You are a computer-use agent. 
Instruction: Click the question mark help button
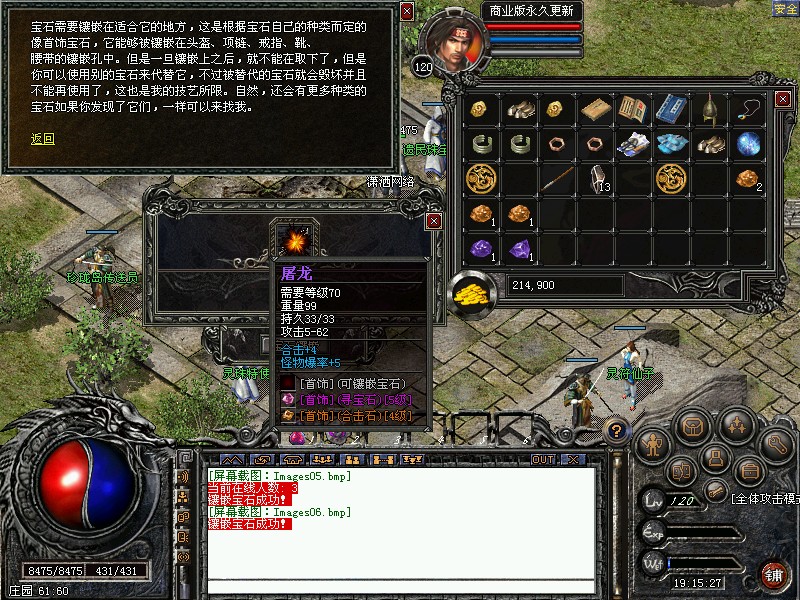[x=618, y=431]
